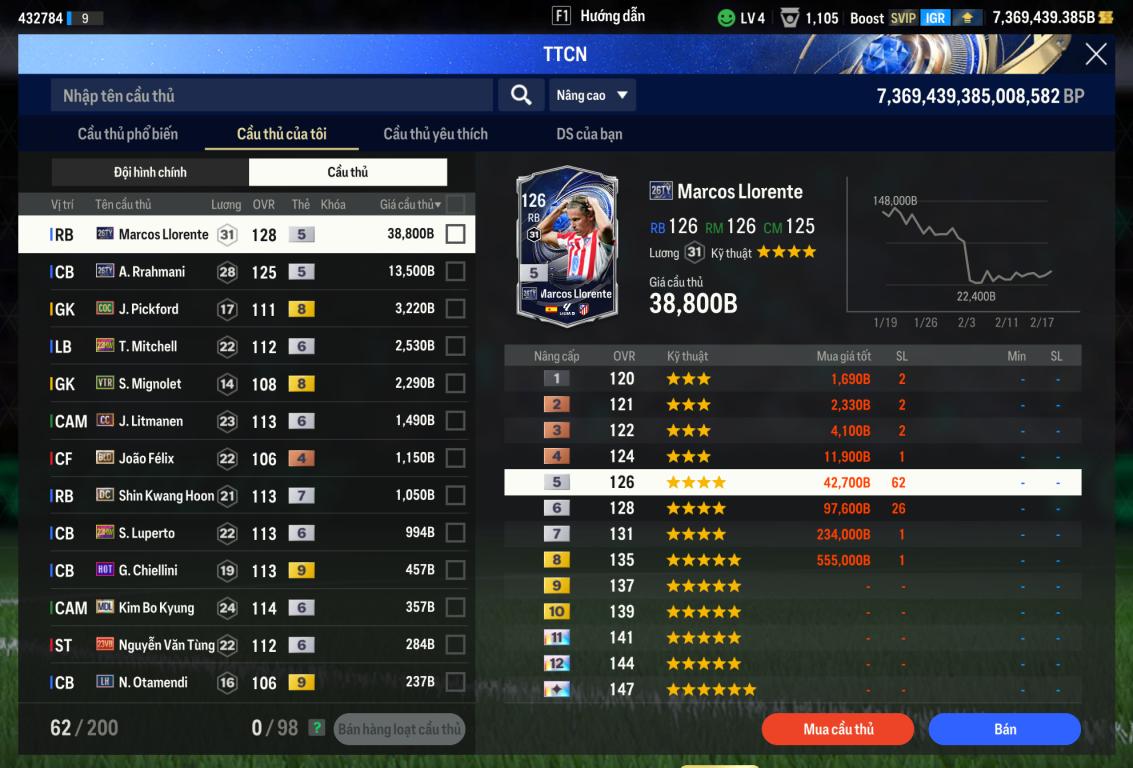The width and height of the screenshot is (1133, 768).
Task: Click the player name search field
Action: (x=271, y=95)
